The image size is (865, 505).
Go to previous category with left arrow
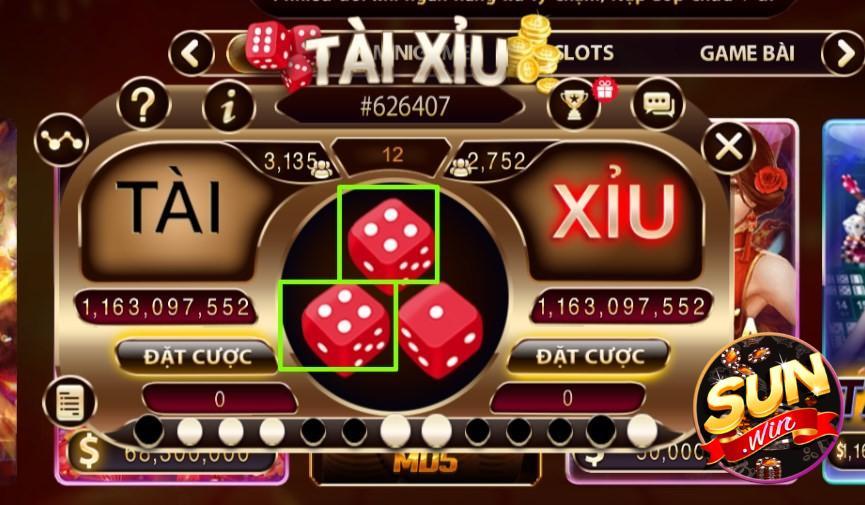pos(192,52)
